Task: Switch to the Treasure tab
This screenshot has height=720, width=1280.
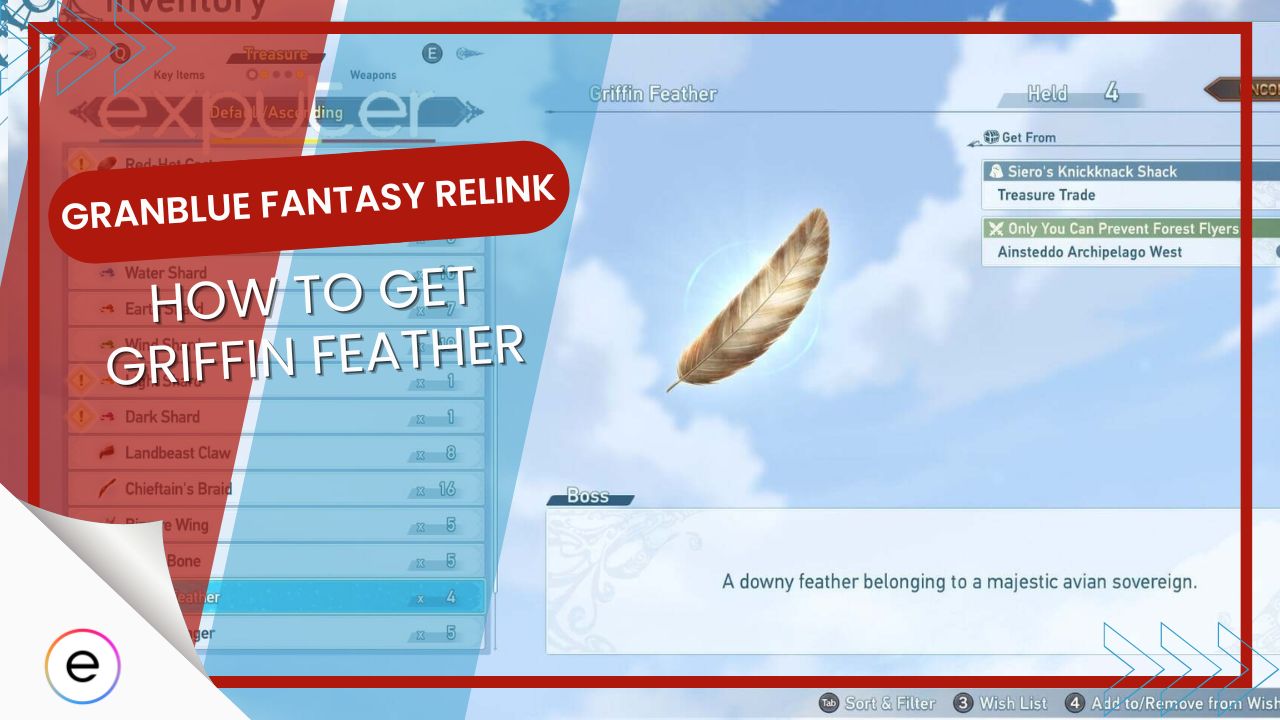Action: 277,55
